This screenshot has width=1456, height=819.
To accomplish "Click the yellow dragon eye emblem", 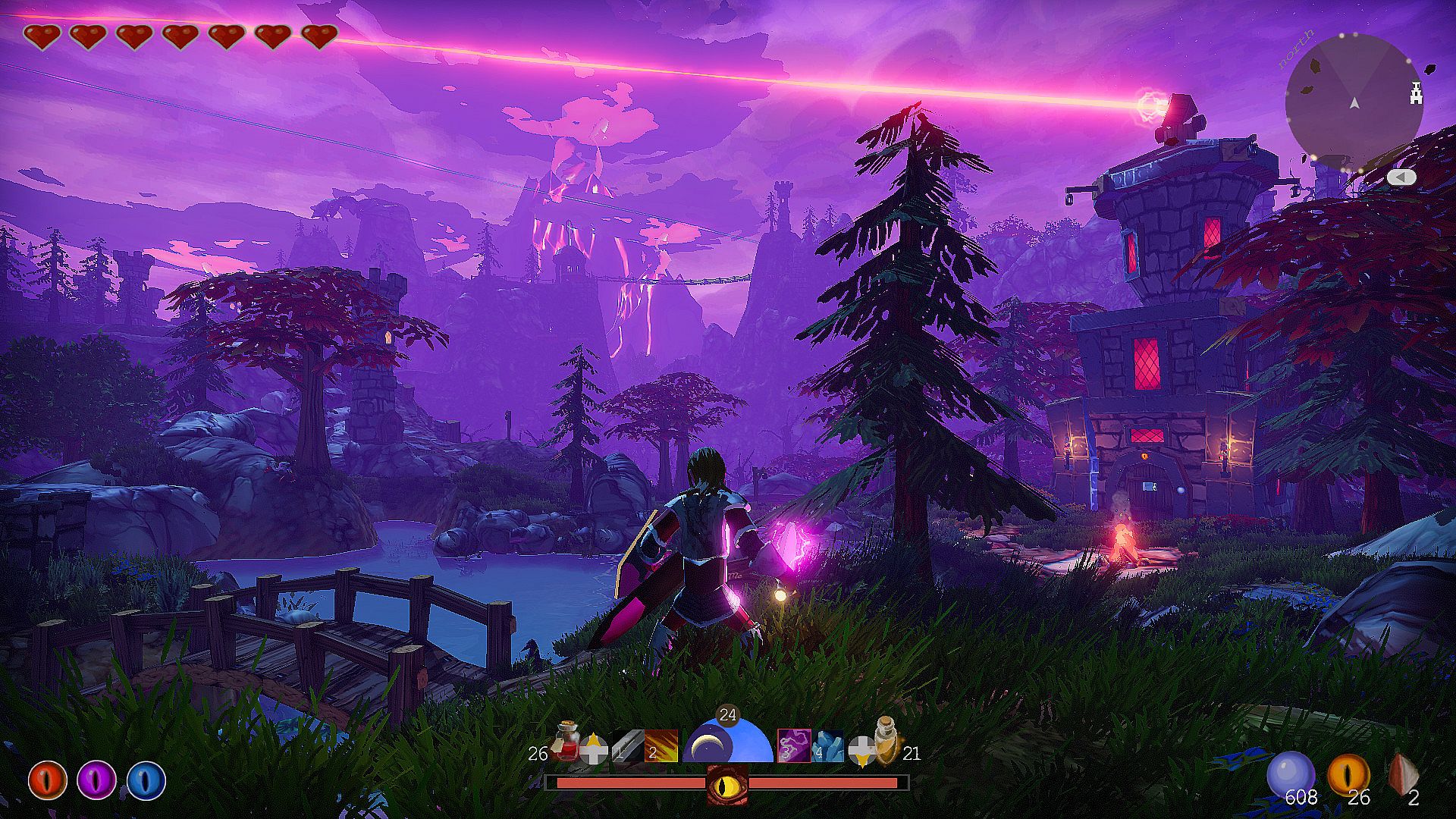I will [x=727, y=783].
